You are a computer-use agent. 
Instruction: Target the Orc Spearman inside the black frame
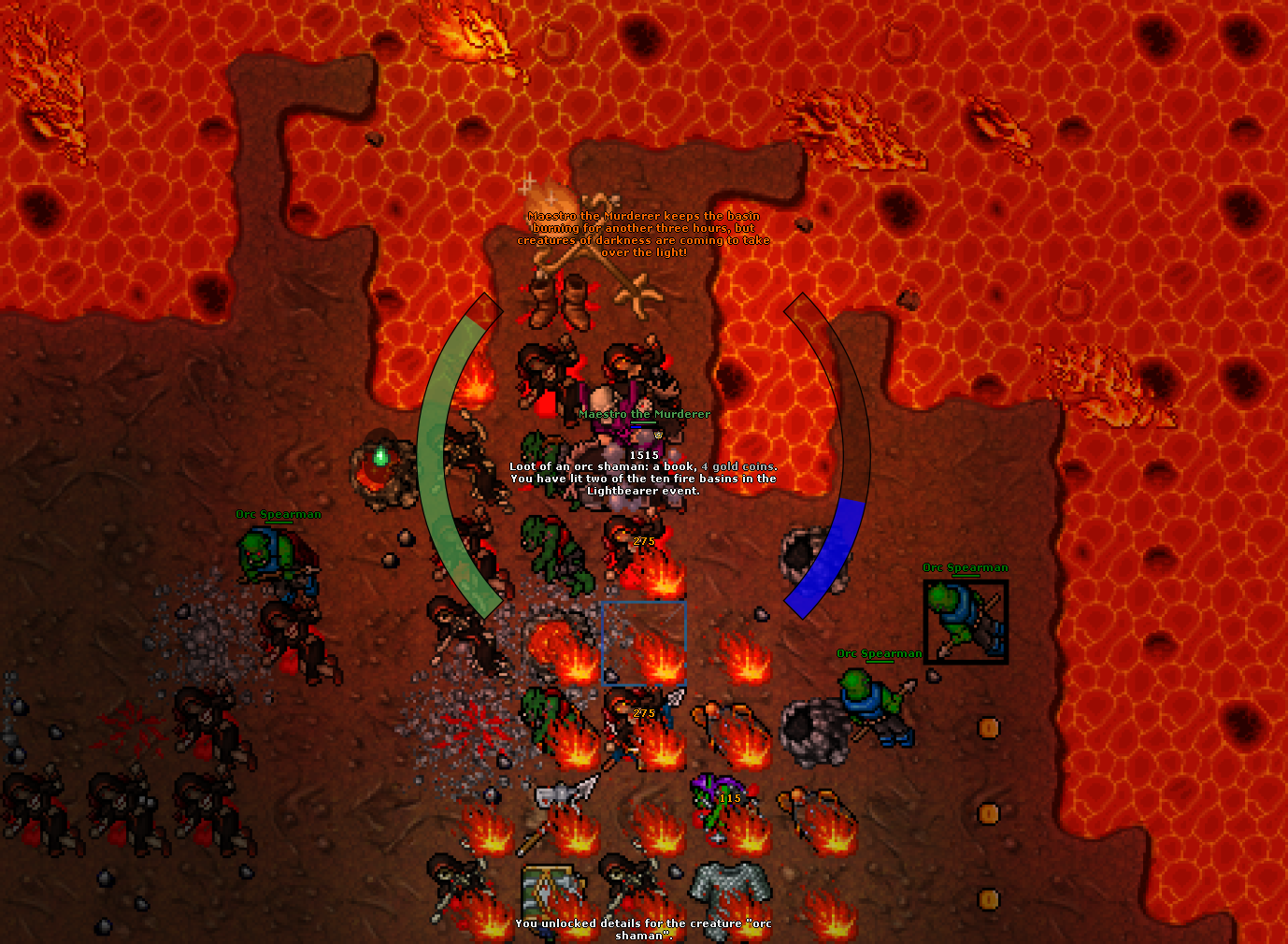(x=966, y=622)
